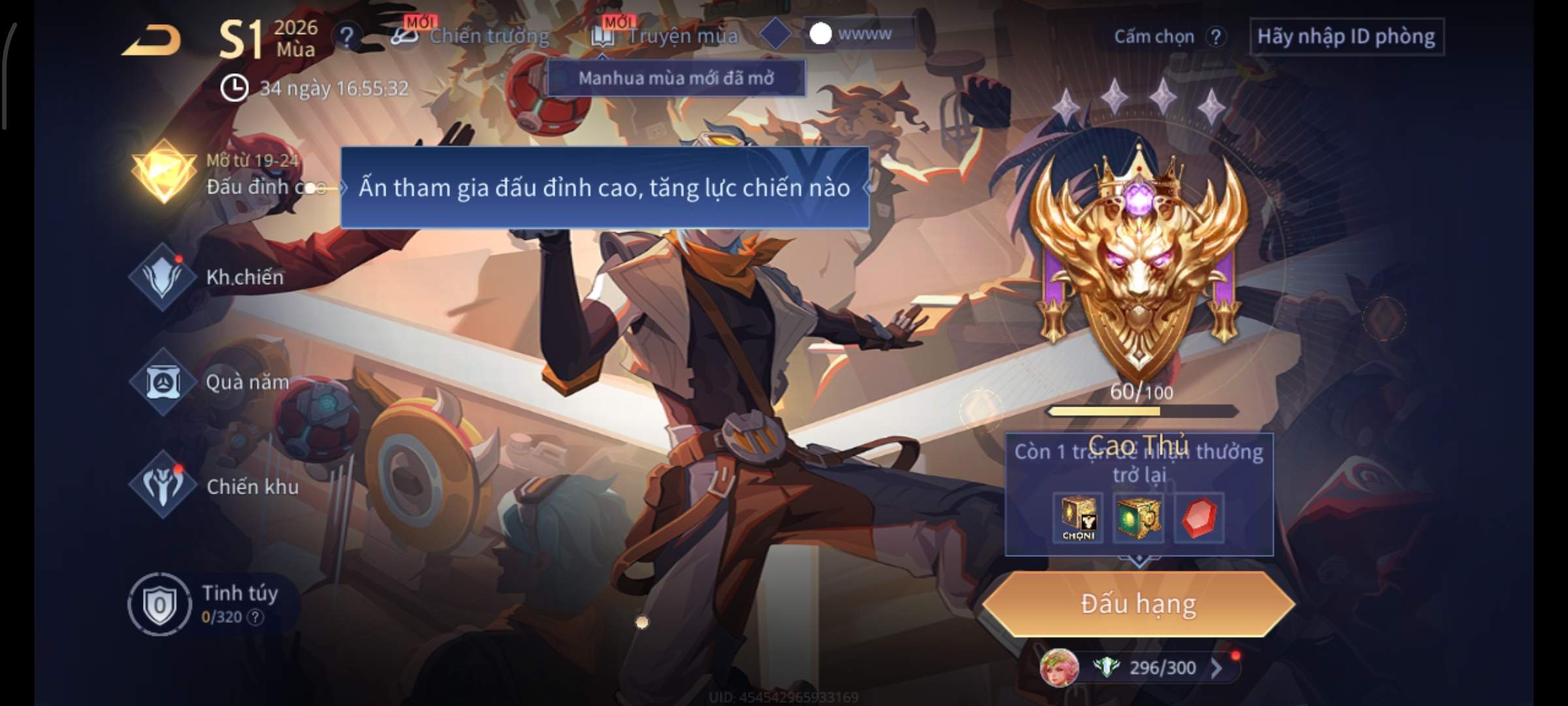Viewport: 1568px width, 706px height.
Task: Open Đấu đỉnh cao mode
Action: 163,172
